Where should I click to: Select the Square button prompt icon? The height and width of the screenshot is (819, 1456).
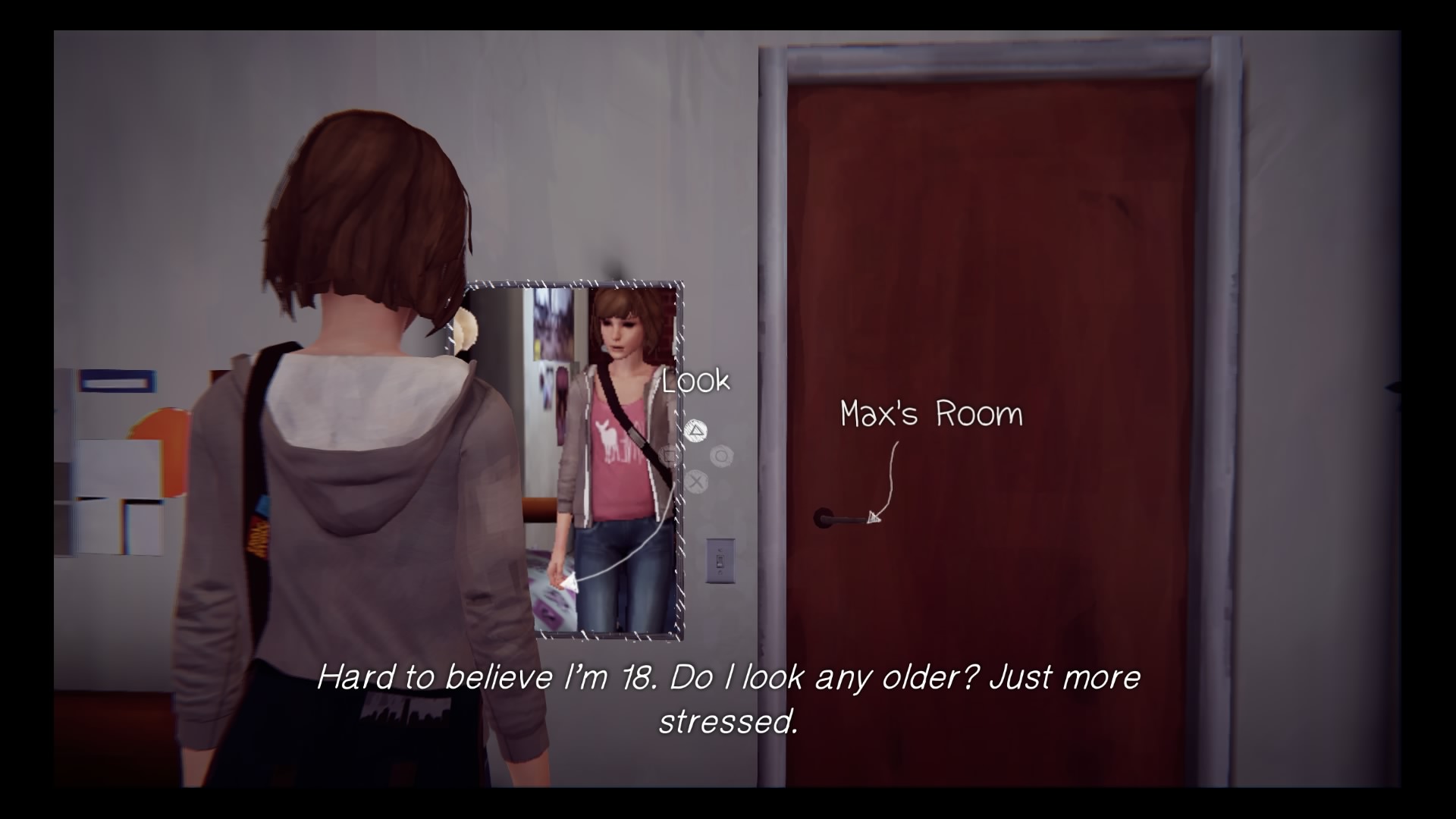669,455
